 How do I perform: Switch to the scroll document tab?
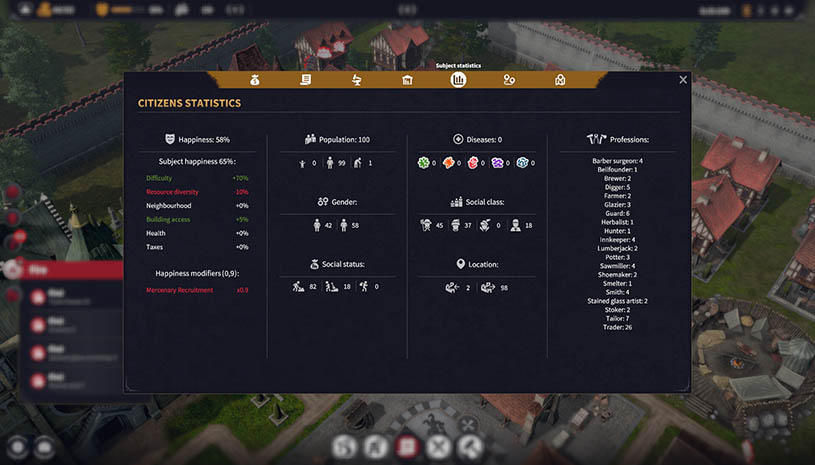pyautogui.click(x=306, y=80)
